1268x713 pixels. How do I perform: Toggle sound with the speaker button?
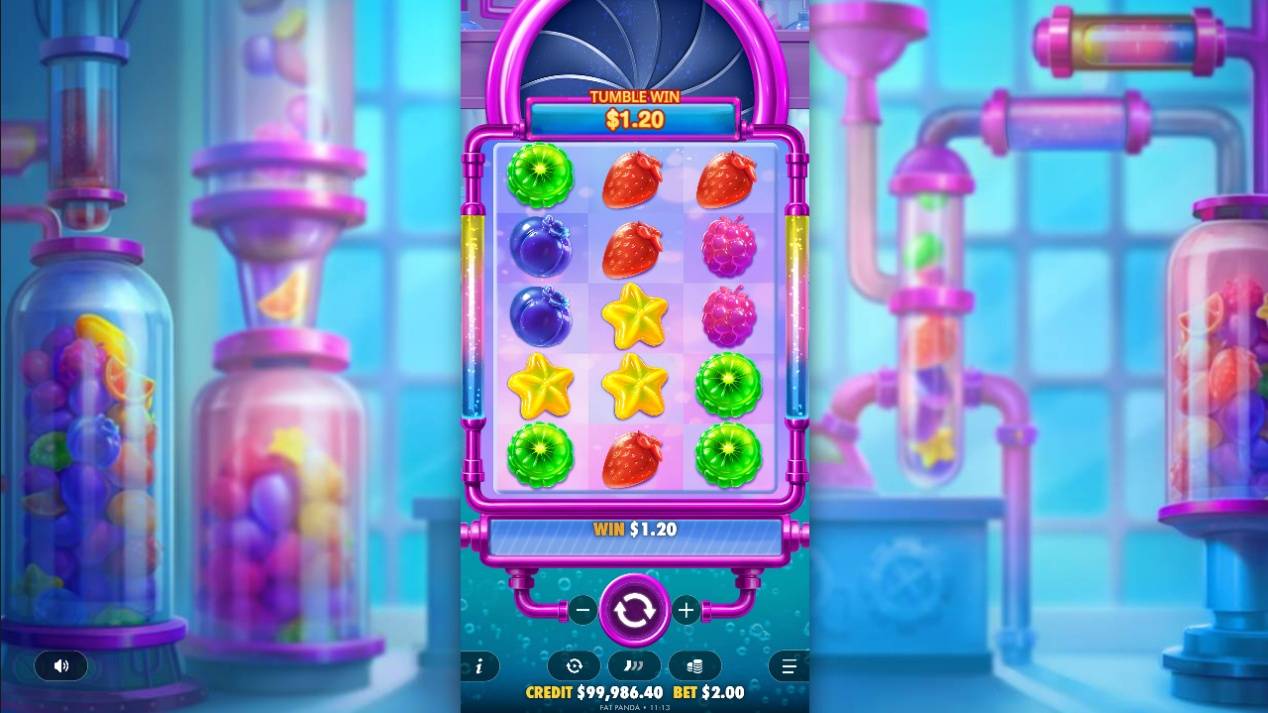61,666
